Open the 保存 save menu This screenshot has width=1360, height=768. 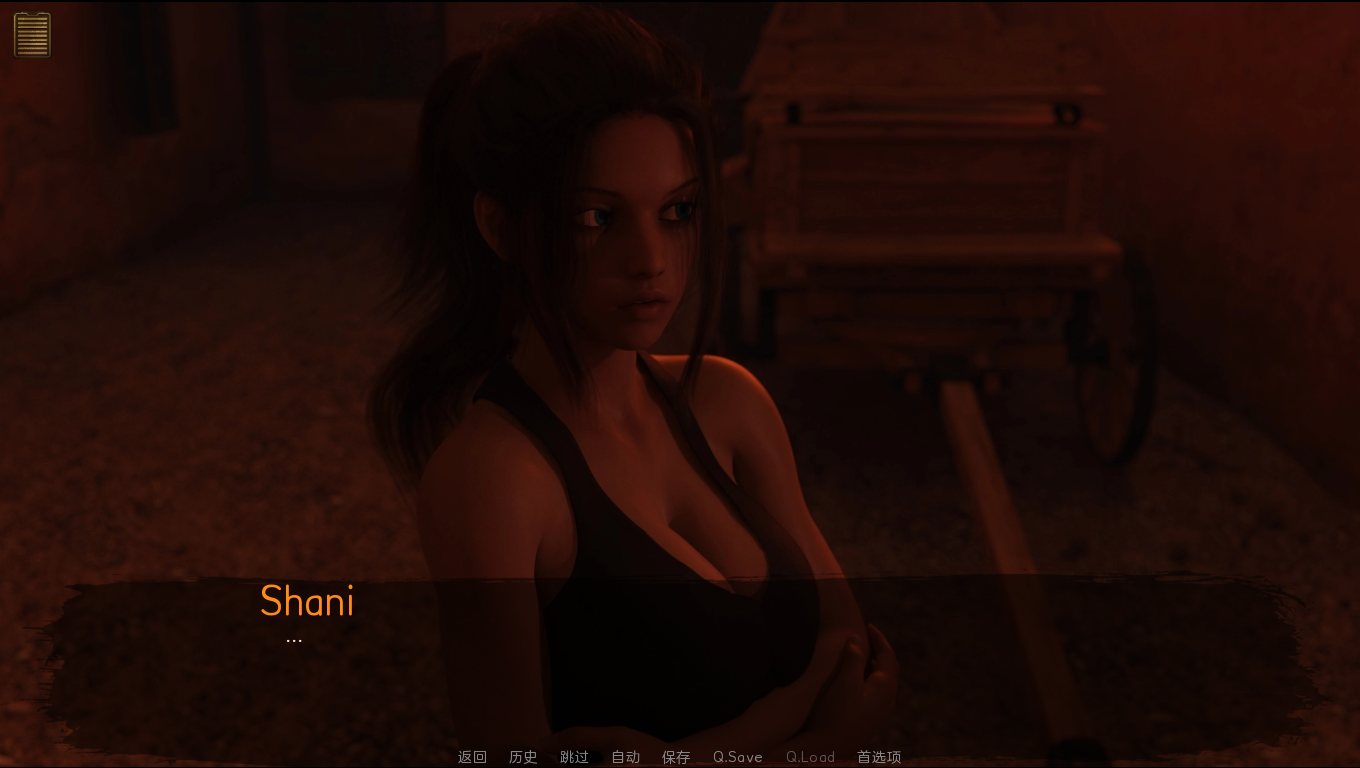(x=676, y=757)
